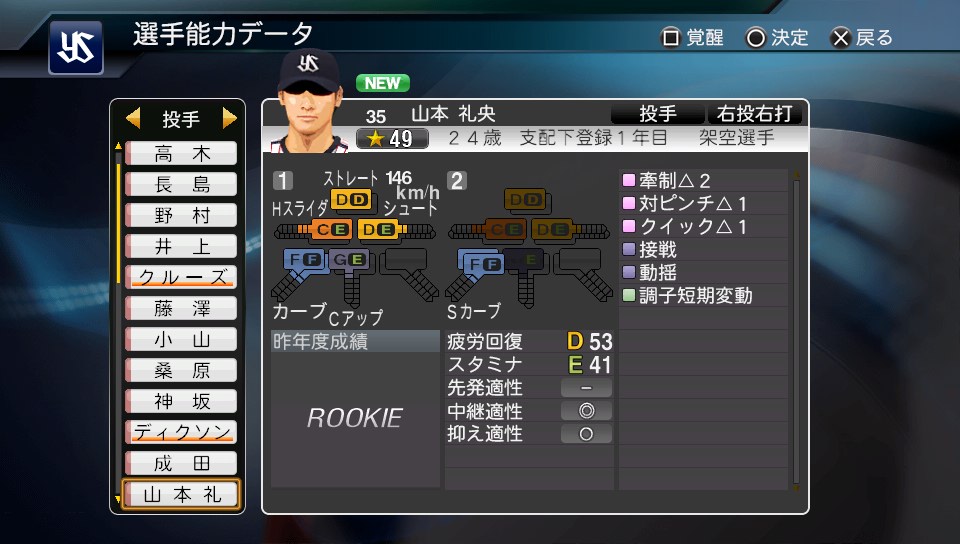
Task: Select クルーズ from the pitcher list
Action: [181, 278]
